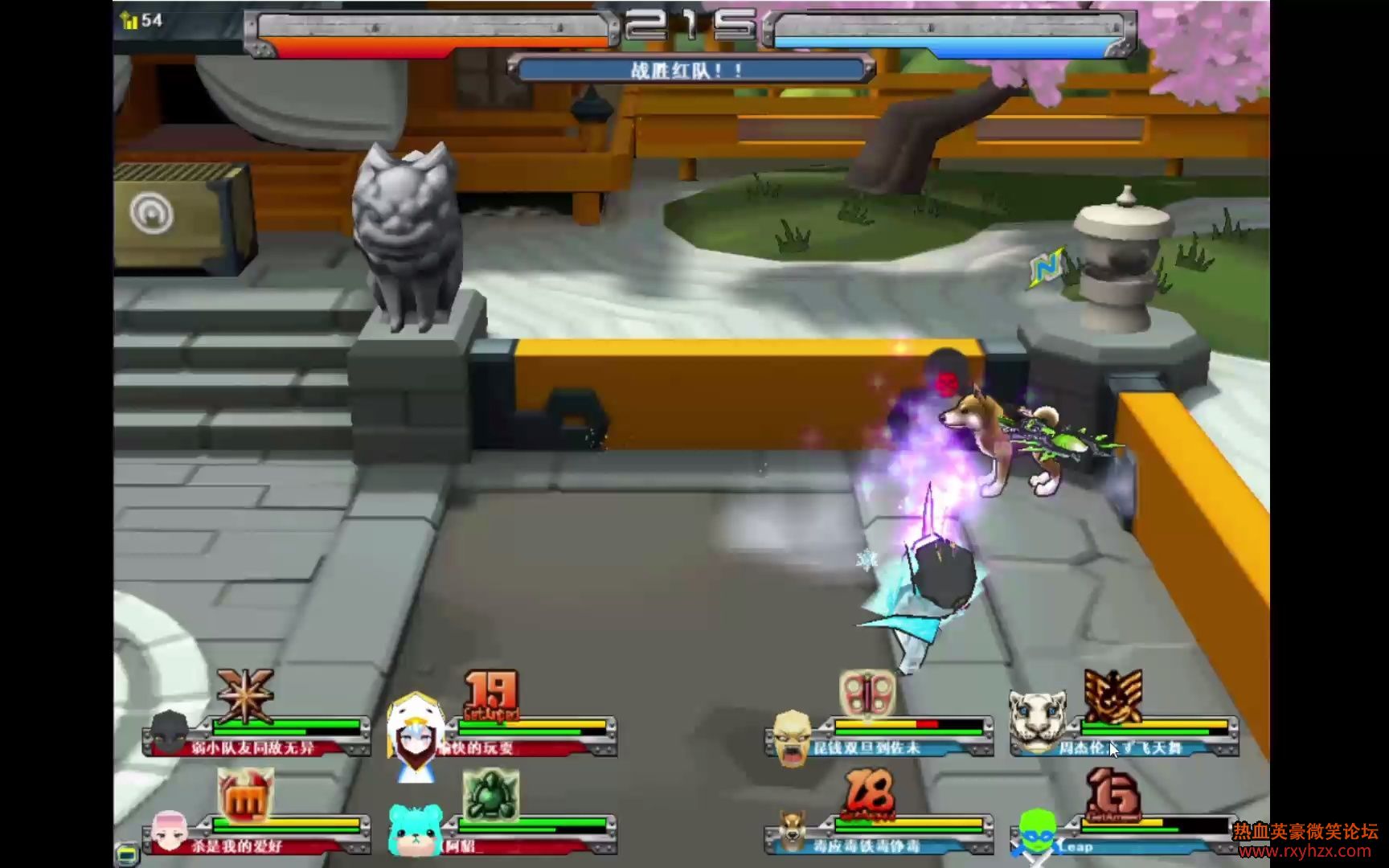1389x868 pixels.
Task: Click the black-masked ninja player portrait
Action: pos(170,731)
